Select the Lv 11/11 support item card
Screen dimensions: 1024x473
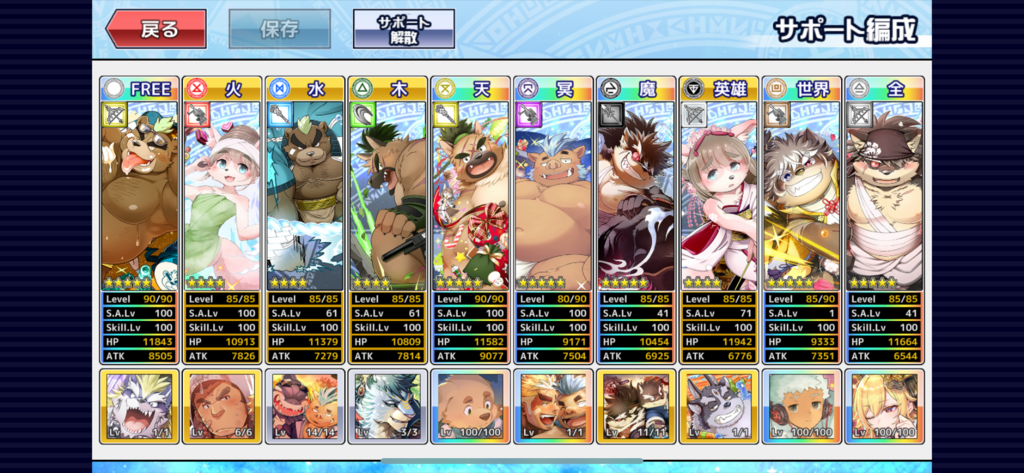point(636,406)
